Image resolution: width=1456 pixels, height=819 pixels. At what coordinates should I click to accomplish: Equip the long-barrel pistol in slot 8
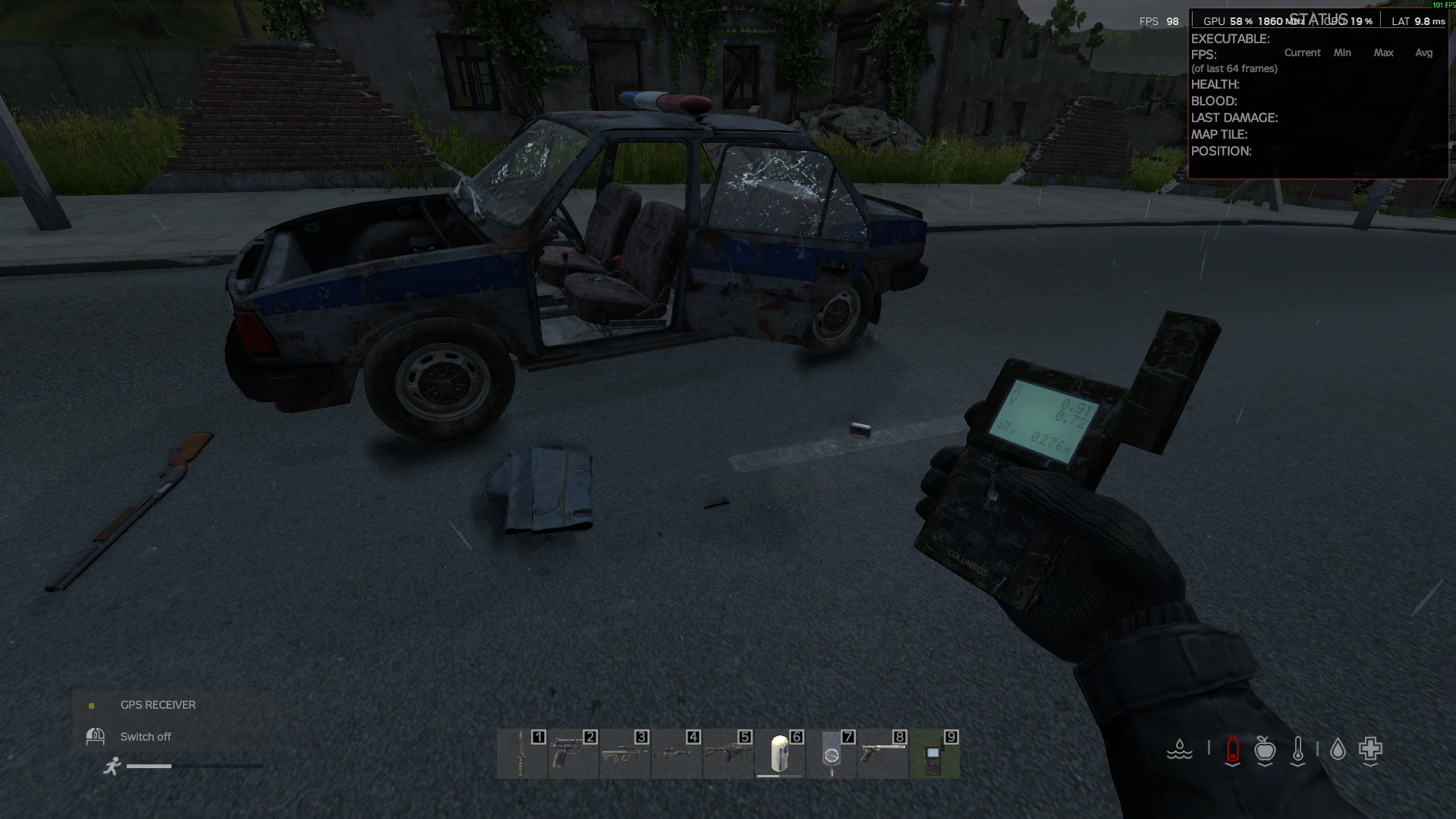[883, 754]
